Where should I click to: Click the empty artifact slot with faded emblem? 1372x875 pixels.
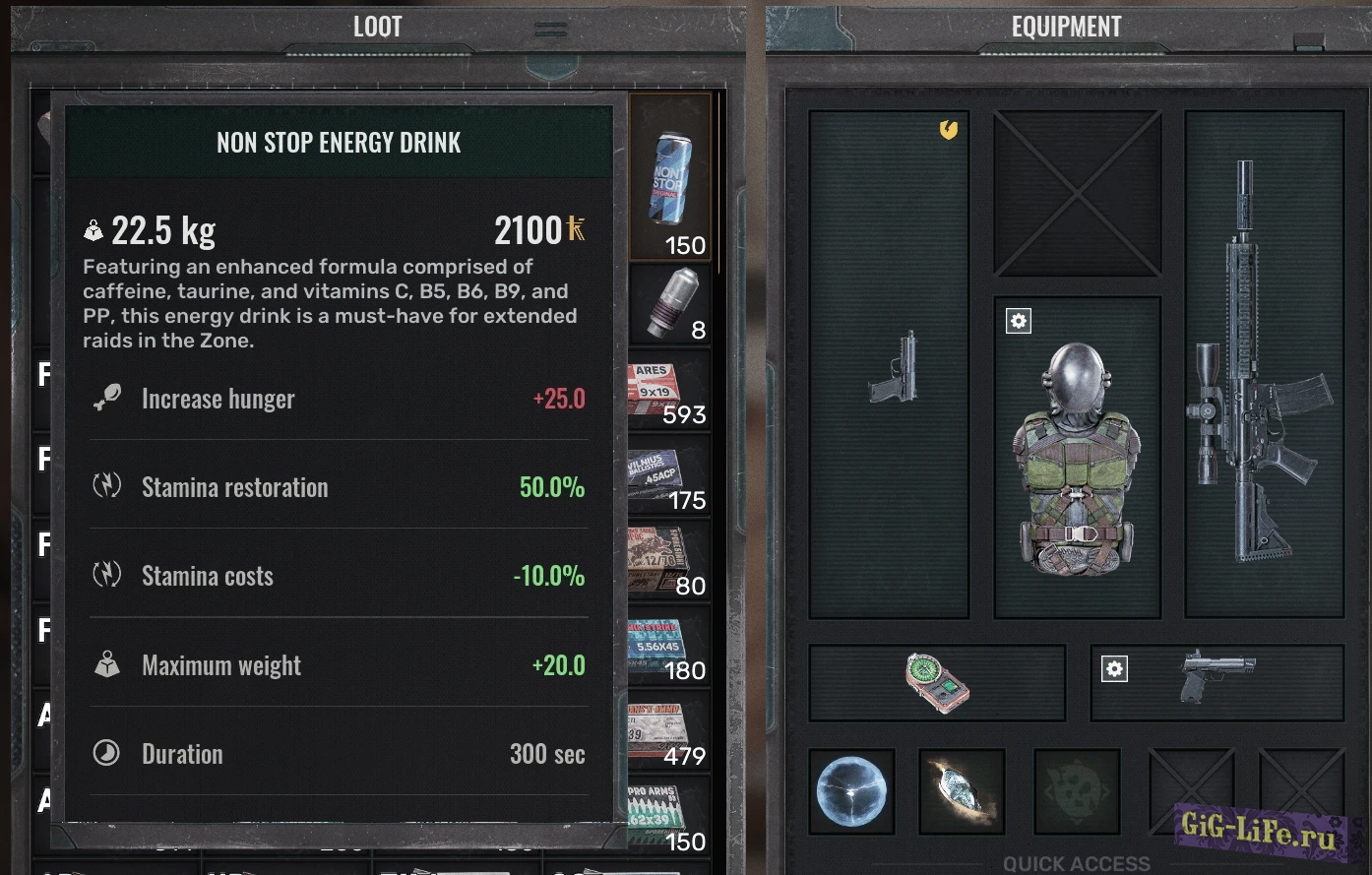[x=1077, y=792]
